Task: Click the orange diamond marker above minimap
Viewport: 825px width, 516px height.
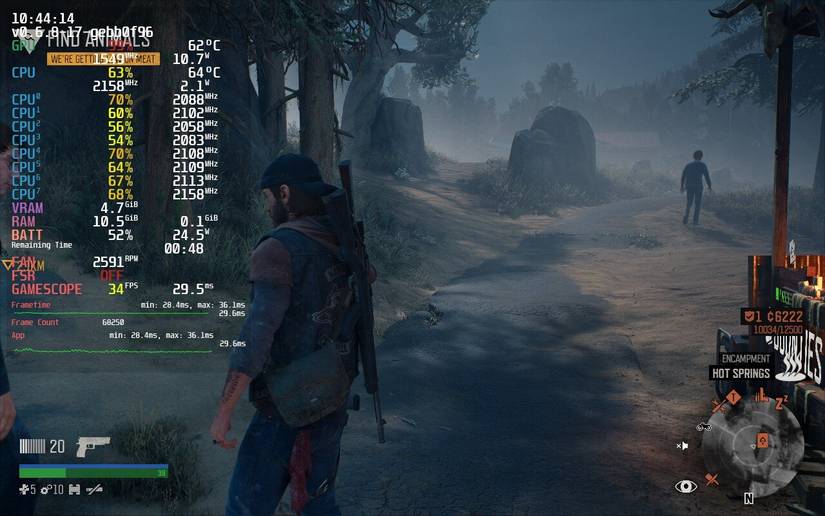Action: click(733, 398)
